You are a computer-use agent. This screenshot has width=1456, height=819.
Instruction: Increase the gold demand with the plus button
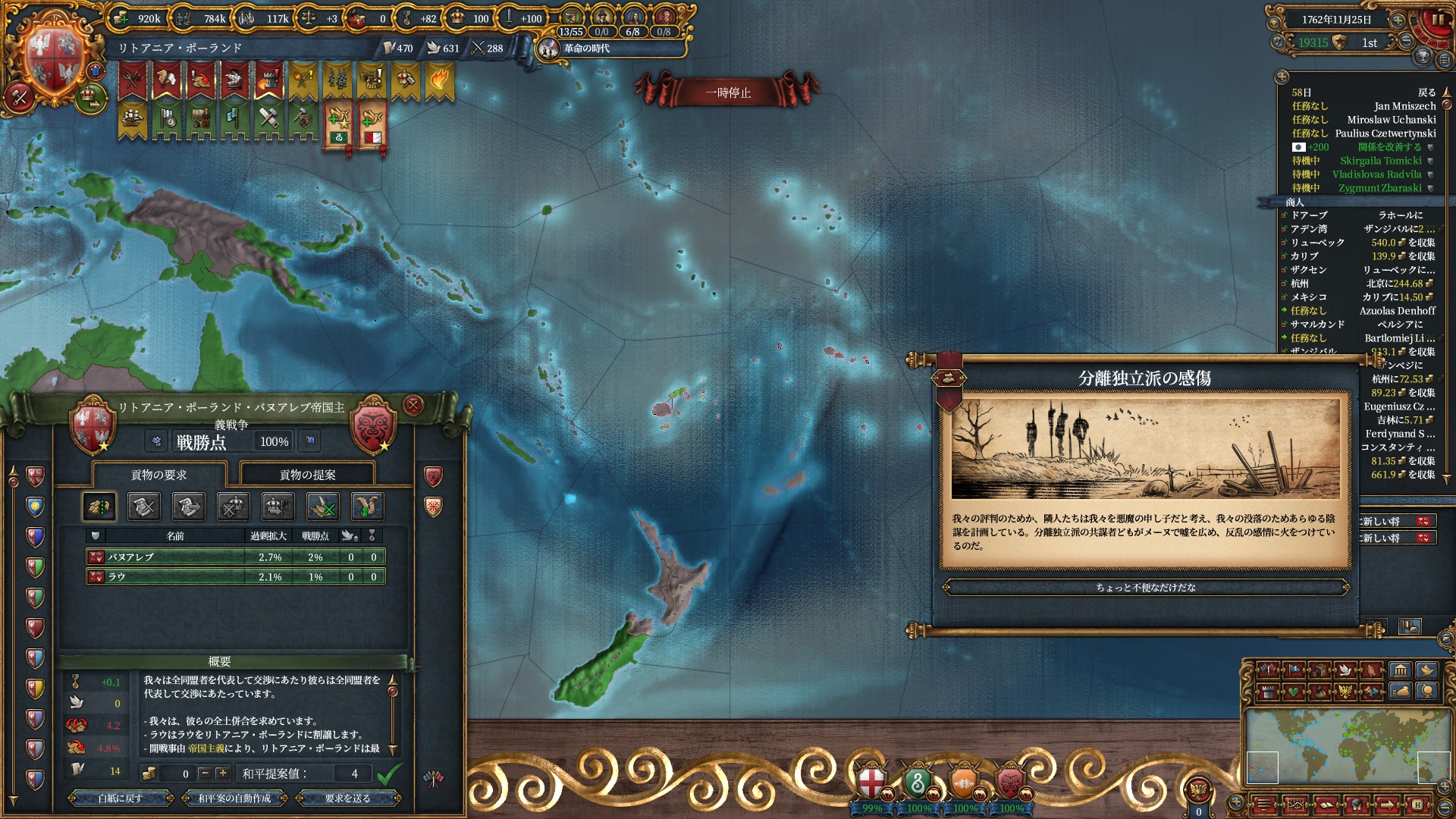coord(222,773)
